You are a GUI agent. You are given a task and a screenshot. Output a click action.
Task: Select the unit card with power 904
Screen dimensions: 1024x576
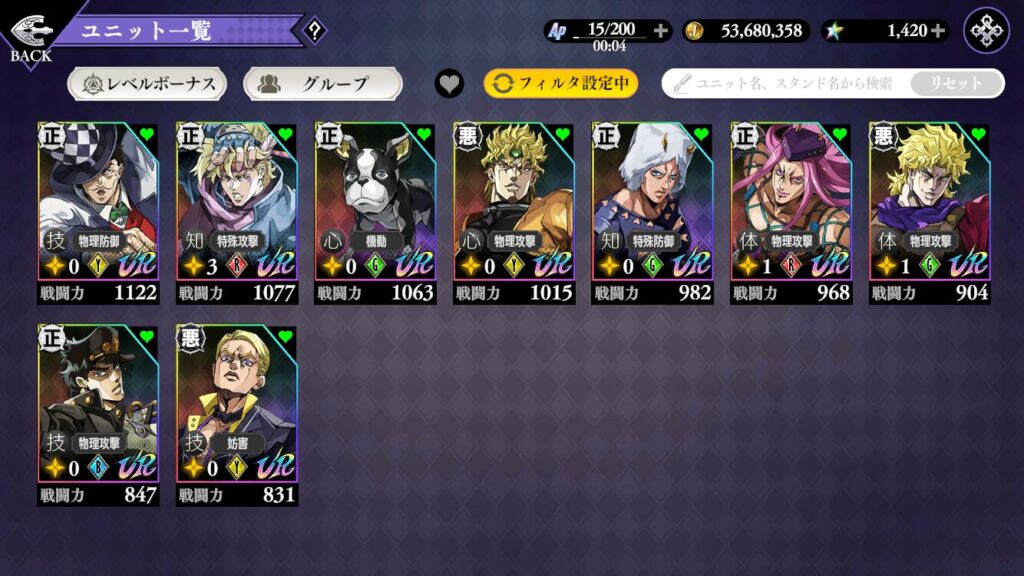click(930, 212)
